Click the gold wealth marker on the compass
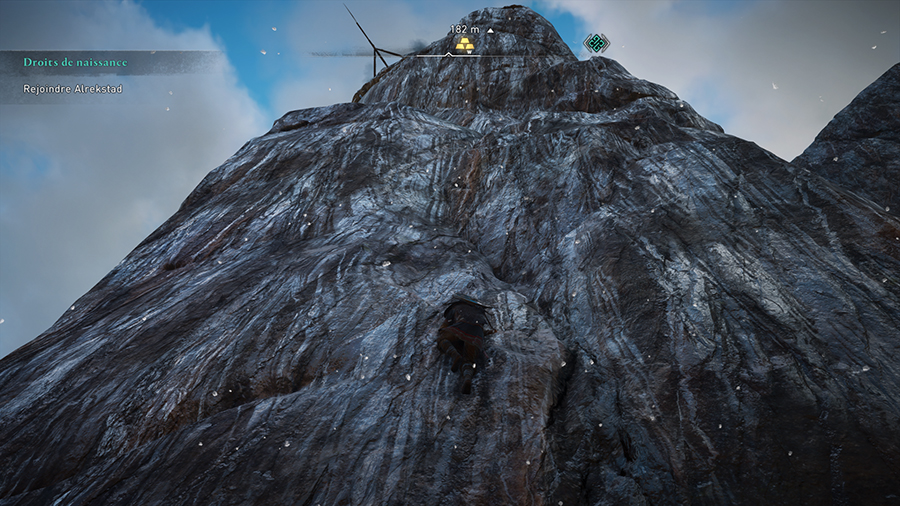 (x=464, y=45)
